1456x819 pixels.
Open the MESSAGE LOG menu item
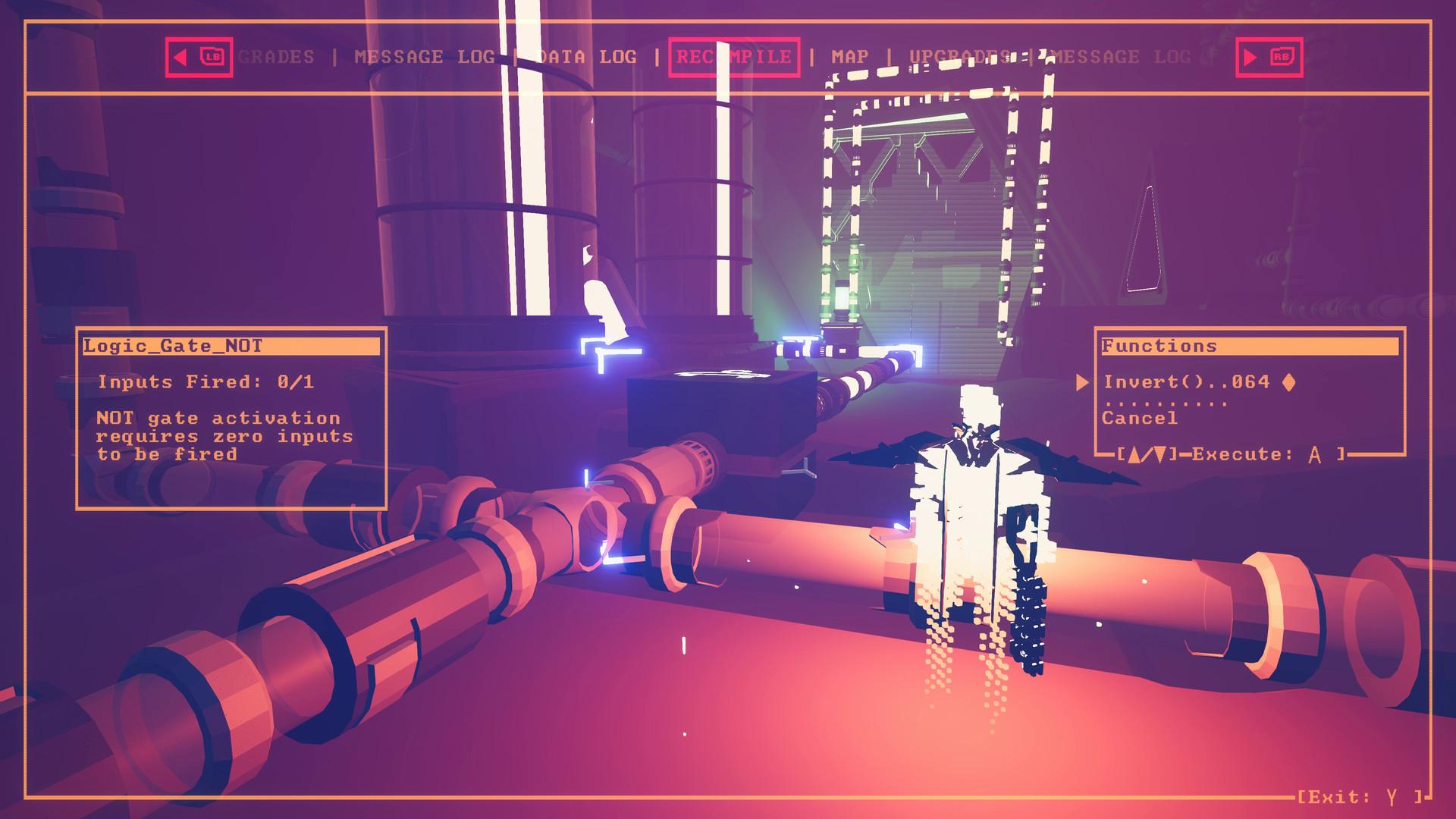click(x=422, y=56)
